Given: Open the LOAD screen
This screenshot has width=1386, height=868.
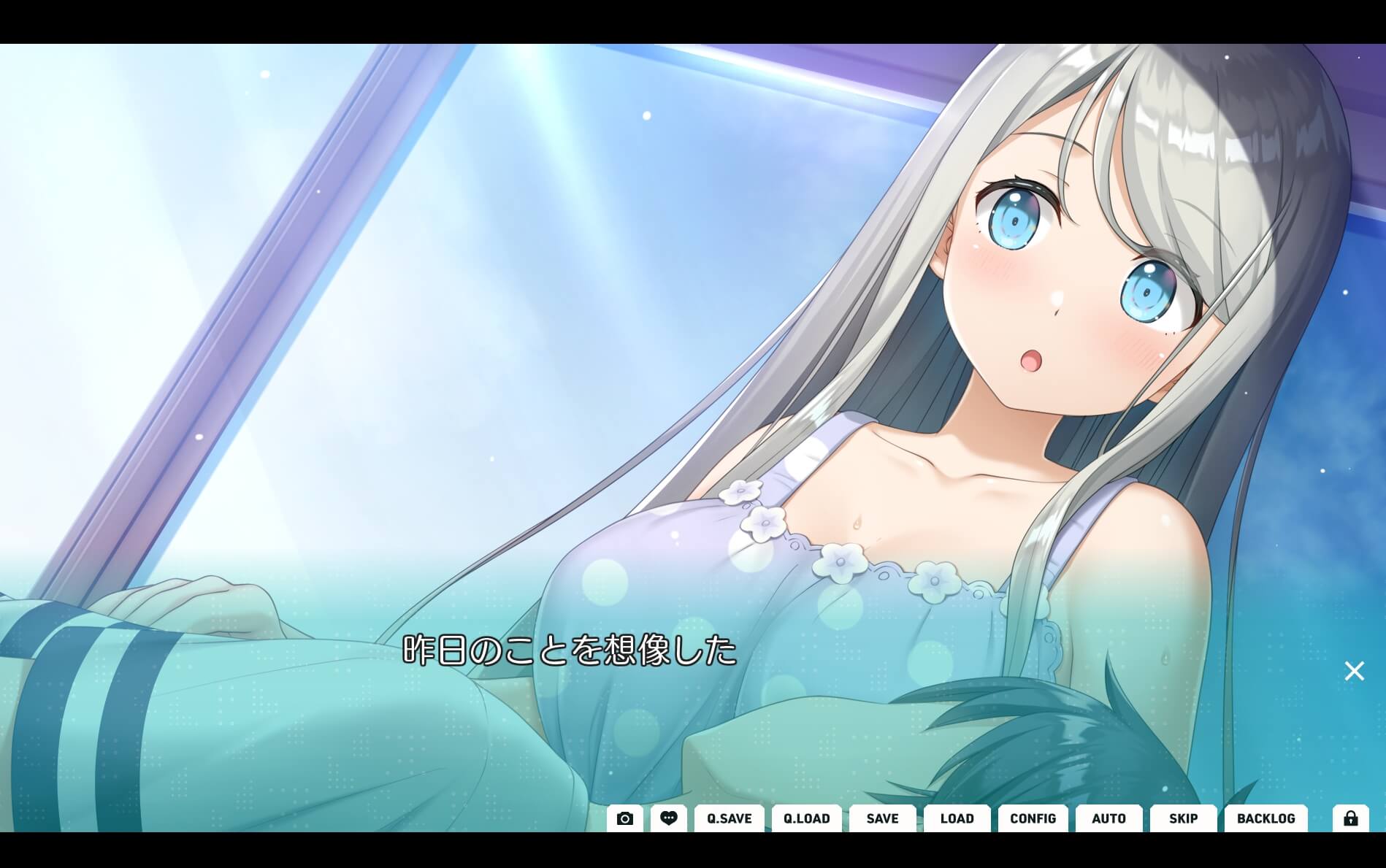Looking at the screenshot, I should click(x=957, y=818).
